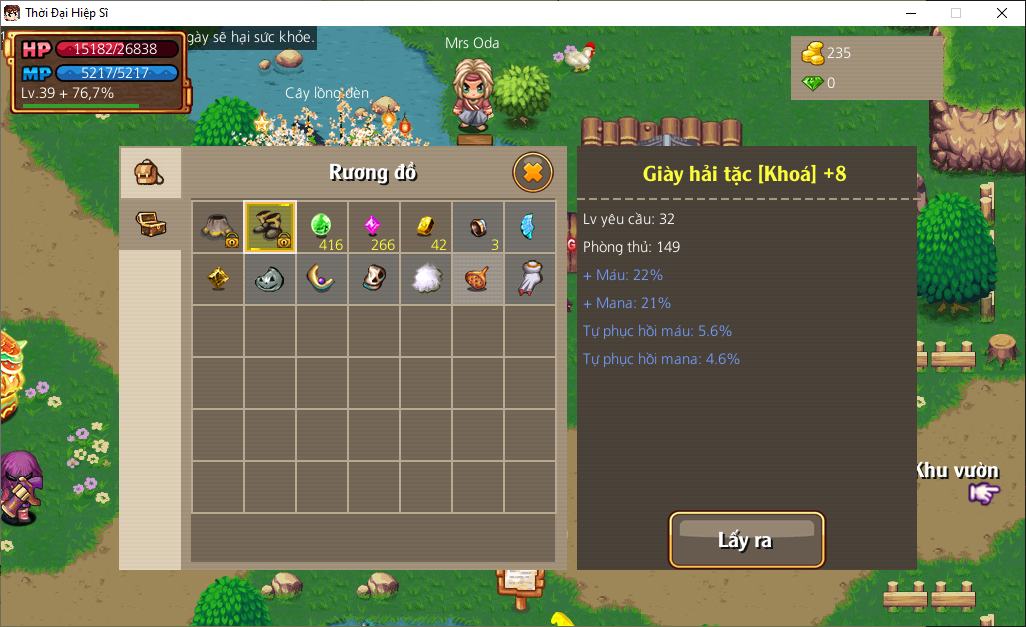
Task: Click the Lấy ra button
Action: click(746, 540)
